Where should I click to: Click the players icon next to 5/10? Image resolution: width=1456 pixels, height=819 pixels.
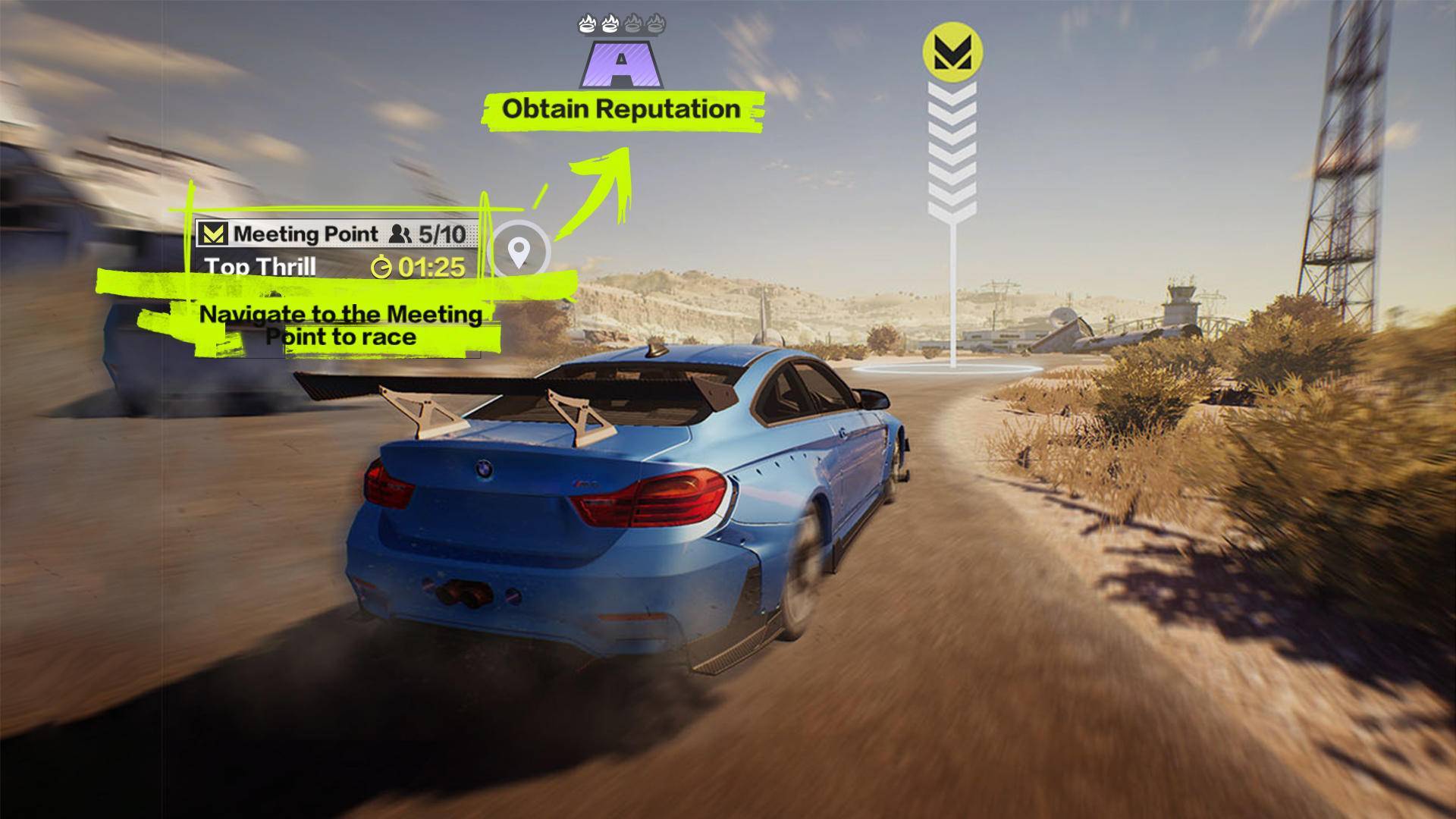(x=400, y=233)
